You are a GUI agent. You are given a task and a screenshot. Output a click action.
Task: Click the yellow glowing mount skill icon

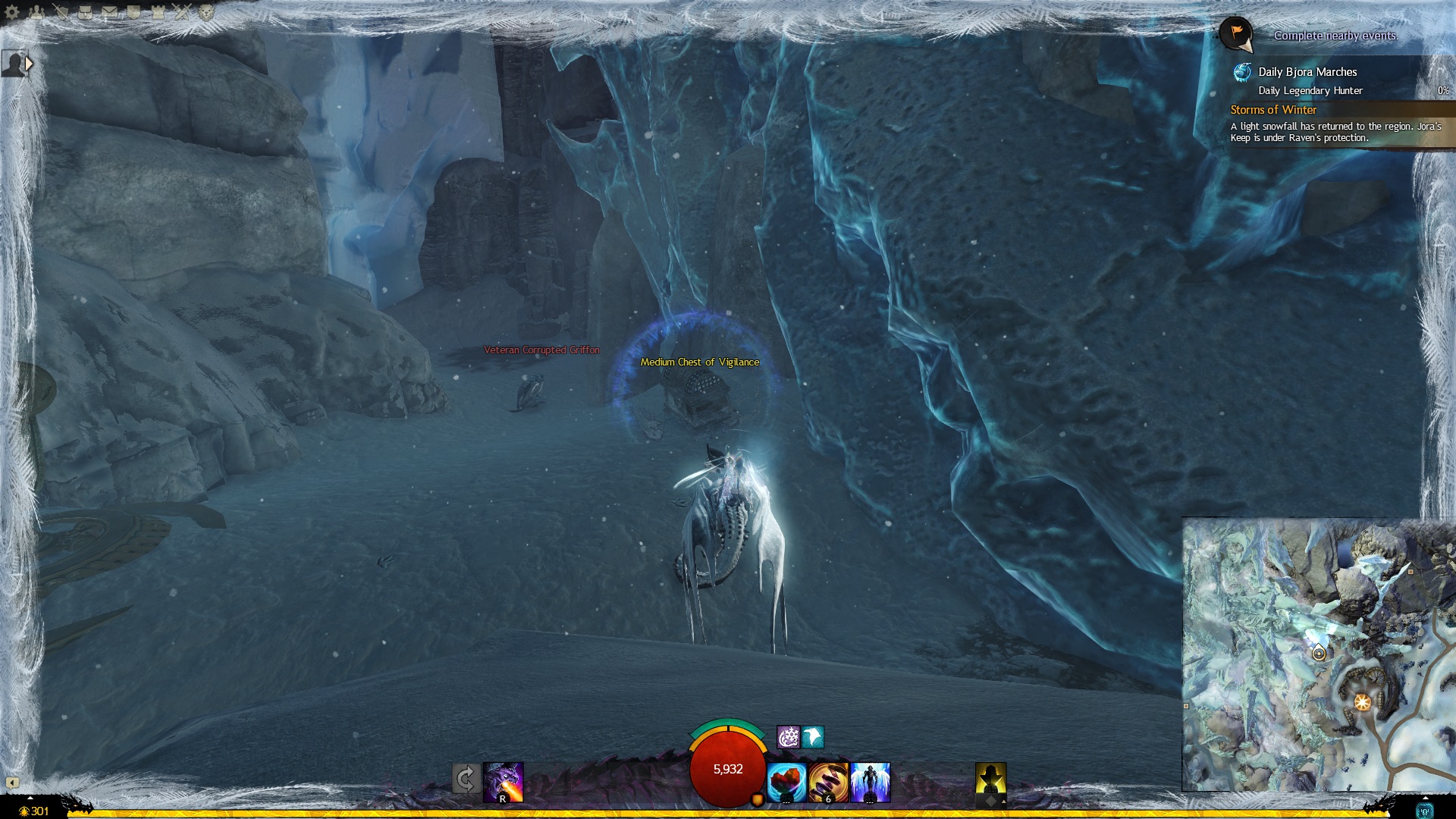[990, 780]
